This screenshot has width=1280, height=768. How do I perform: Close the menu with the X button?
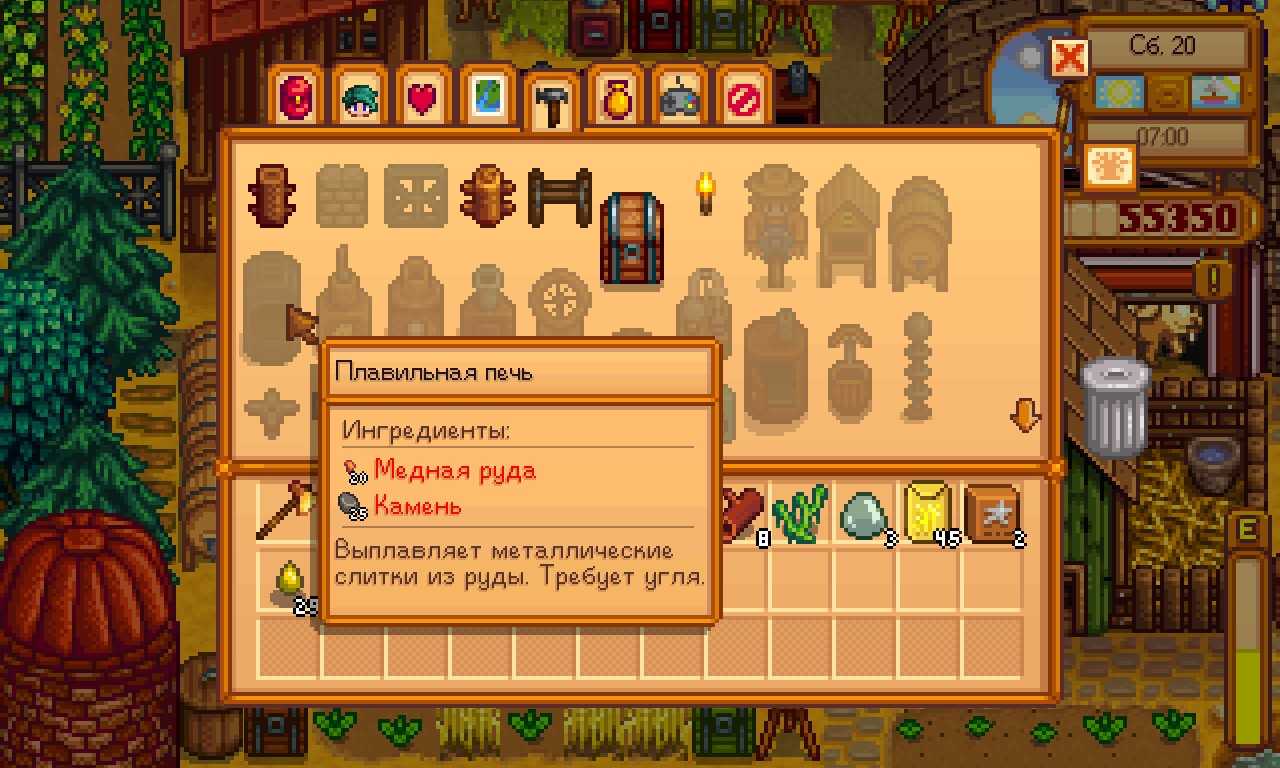(x=1069, y=58)
